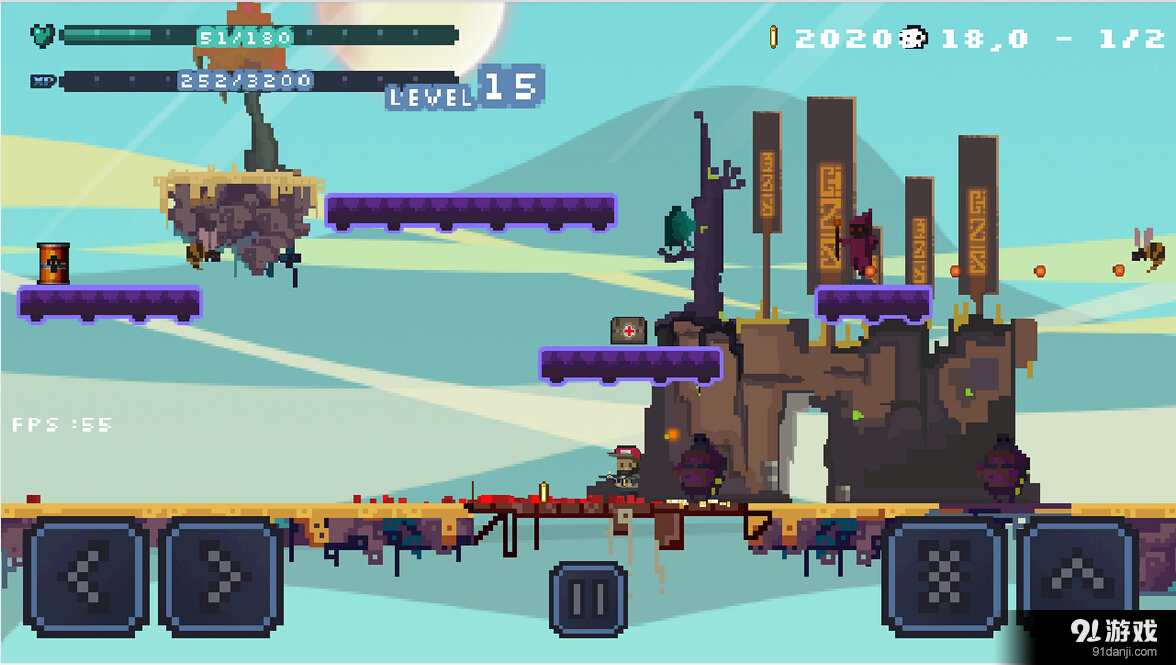Screen dimensions: 1176x665
Task: Tap the X-pattern fire button
Action: 944,577
